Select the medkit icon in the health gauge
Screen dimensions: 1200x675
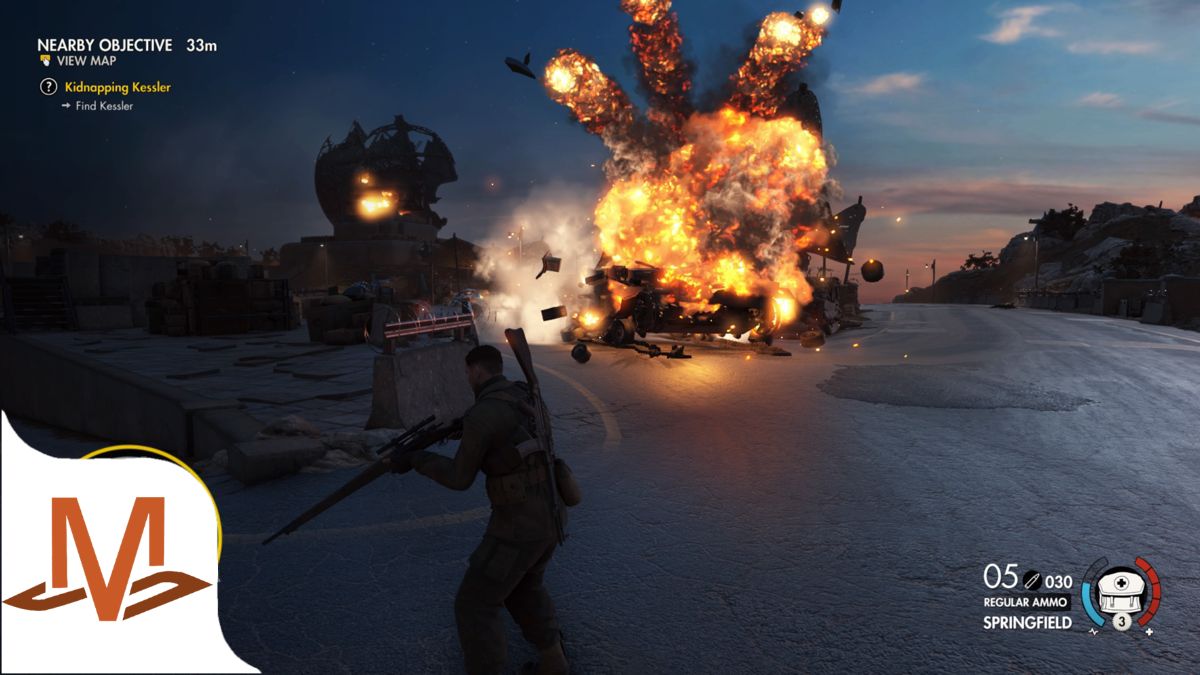coord(1121,592)
